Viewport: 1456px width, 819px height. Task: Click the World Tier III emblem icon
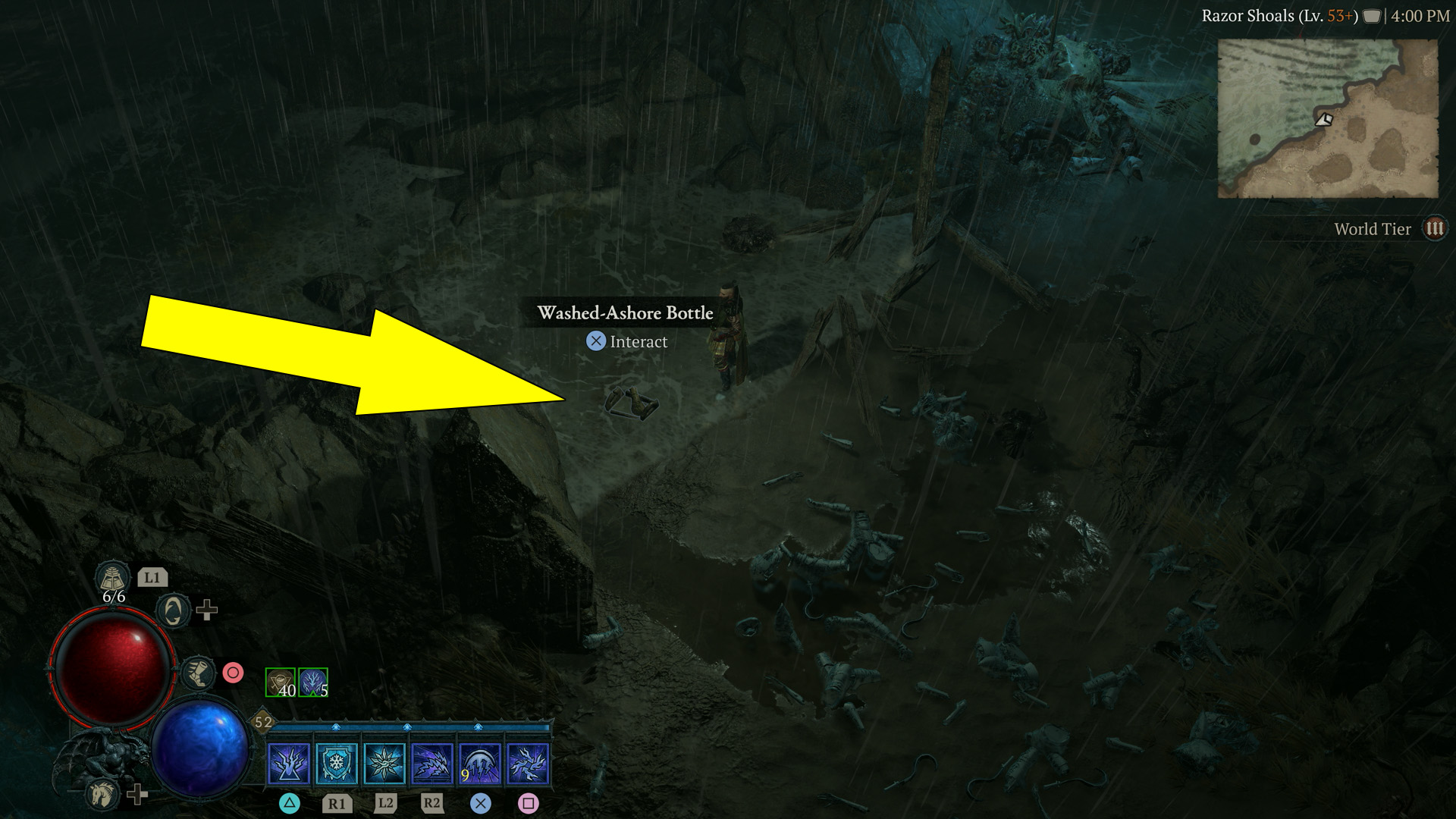tap(1435, 227)
